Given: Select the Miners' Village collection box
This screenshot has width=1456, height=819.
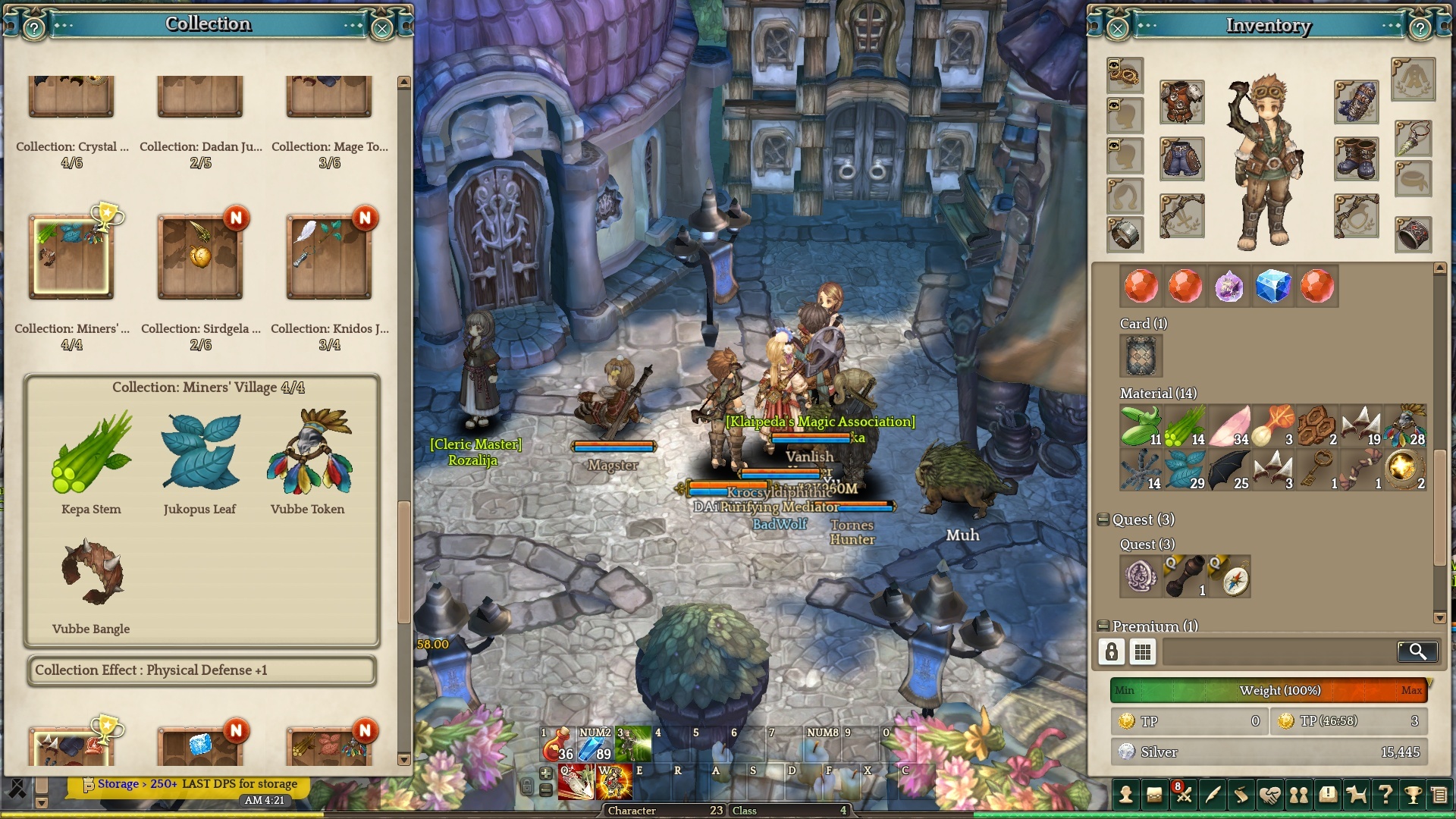Looking at the screenshot, I should click(71, 257).
